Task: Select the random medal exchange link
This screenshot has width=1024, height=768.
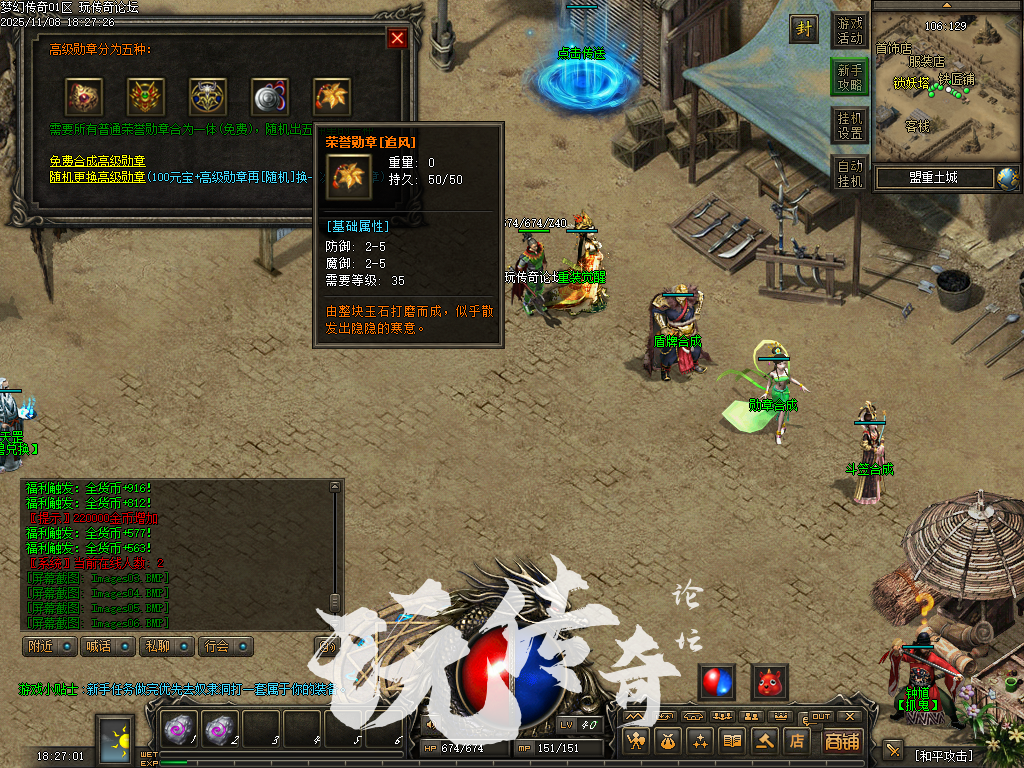Action: 98,176
